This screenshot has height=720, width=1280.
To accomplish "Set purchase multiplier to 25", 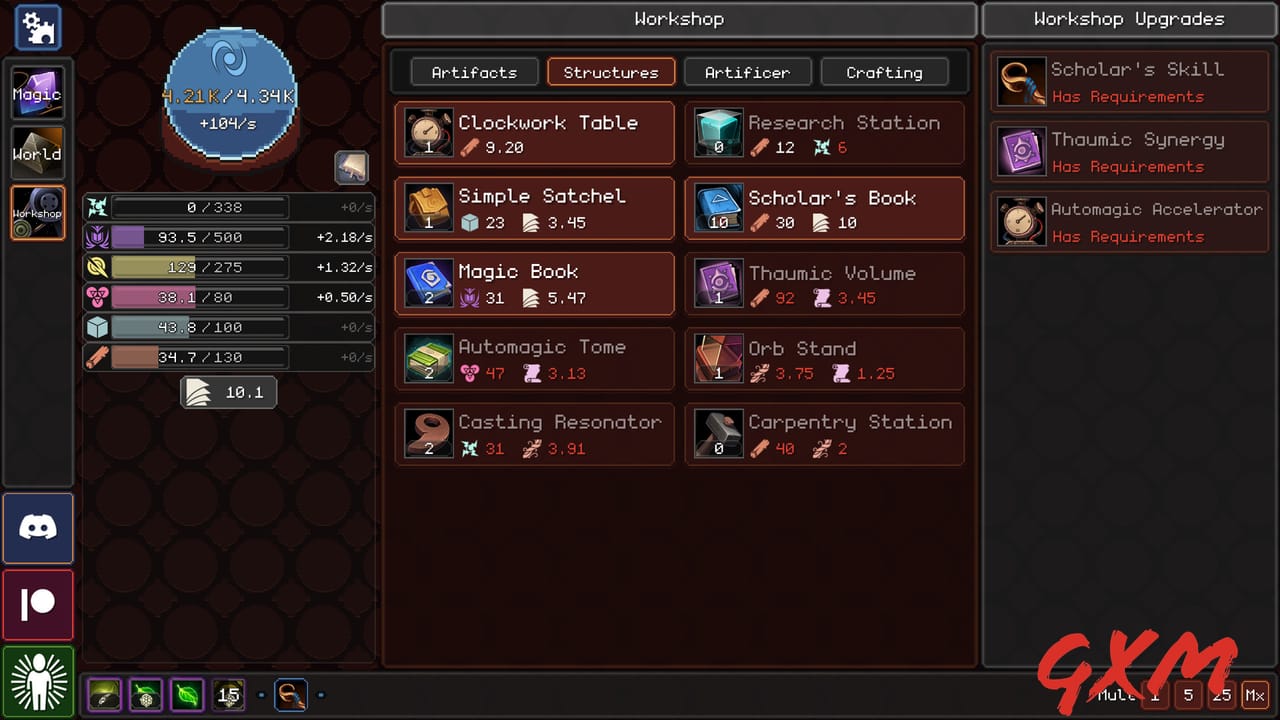I will [1221, 694].
